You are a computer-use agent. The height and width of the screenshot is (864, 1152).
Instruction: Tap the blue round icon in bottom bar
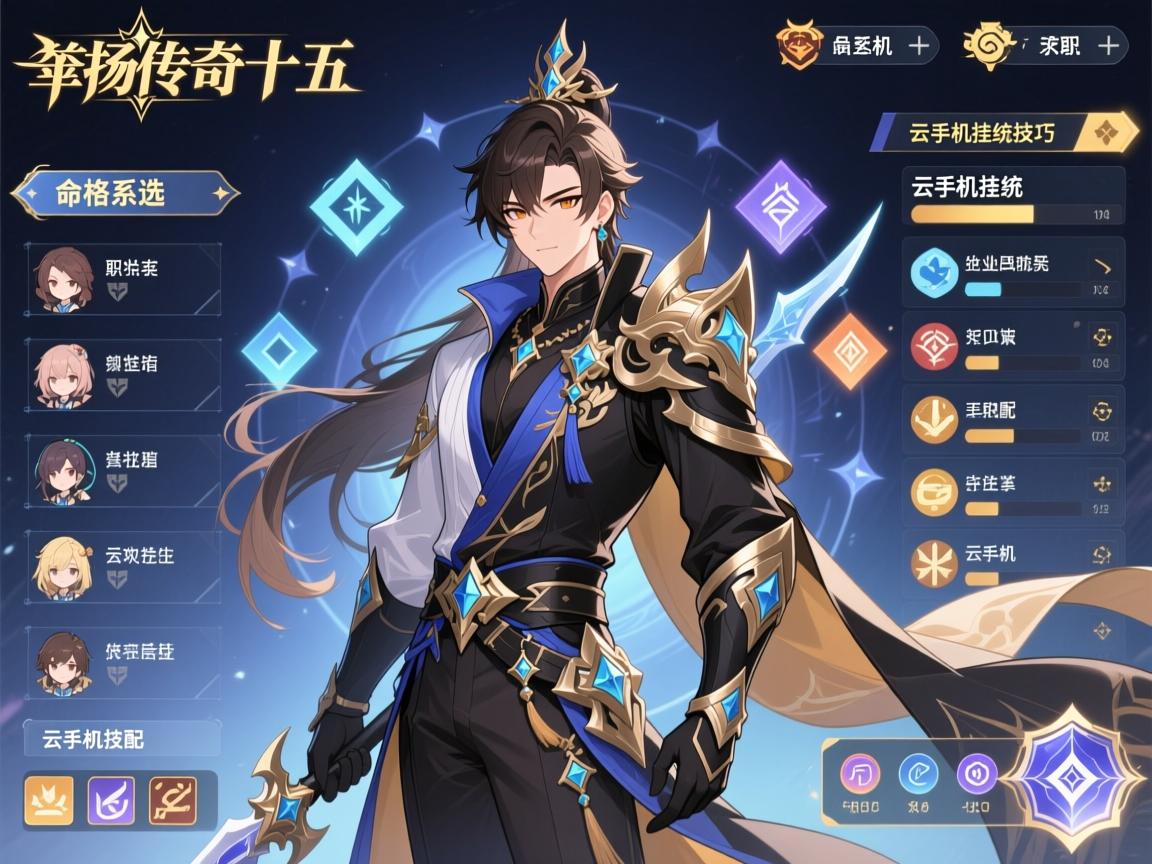[x=919, y=773]
